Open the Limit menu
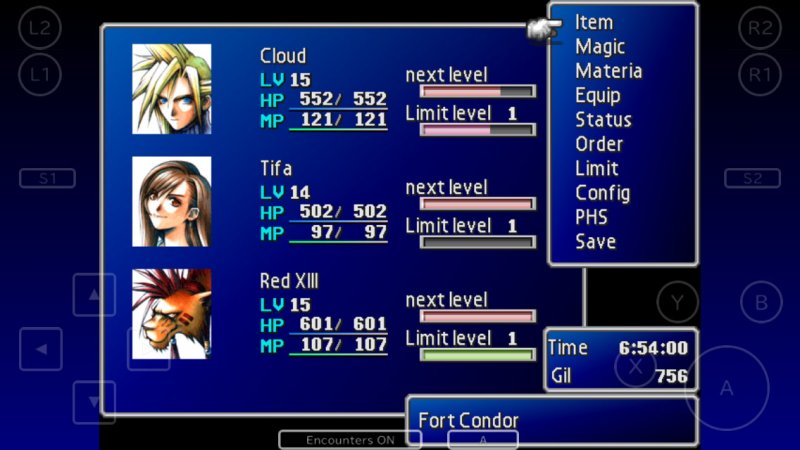 pos(597,168)
